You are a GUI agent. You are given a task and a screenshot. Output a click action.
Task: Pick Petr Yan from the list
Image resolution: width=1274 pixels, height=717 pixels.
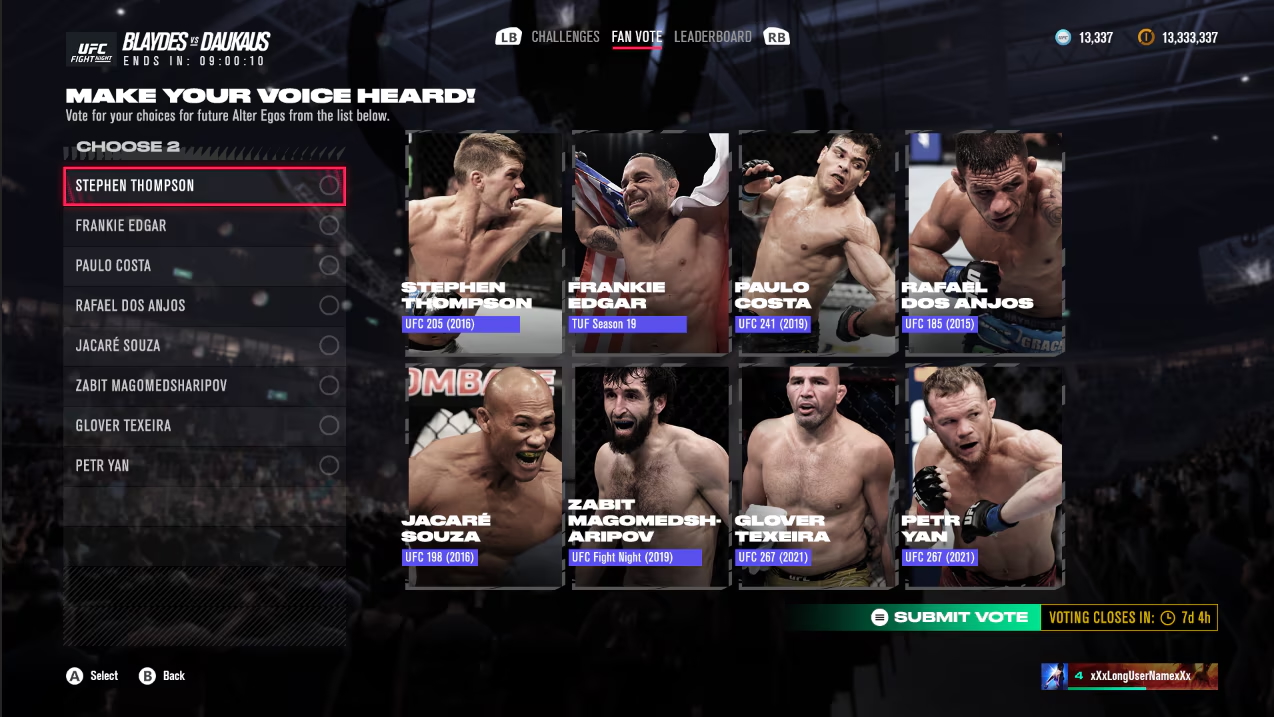204,466
